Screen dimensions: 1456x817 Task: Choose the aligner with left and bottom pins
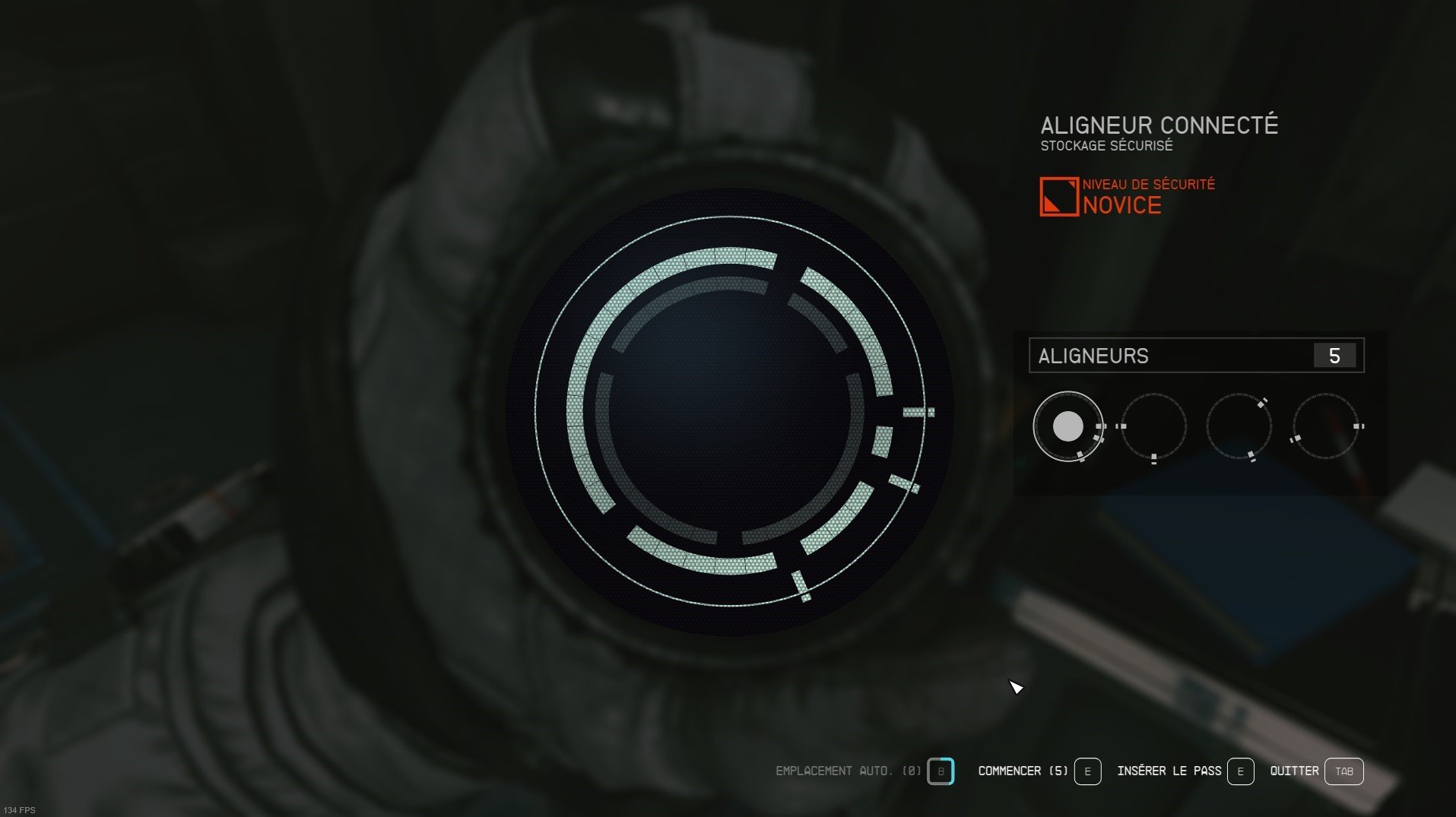click(x=1153, y=426)
